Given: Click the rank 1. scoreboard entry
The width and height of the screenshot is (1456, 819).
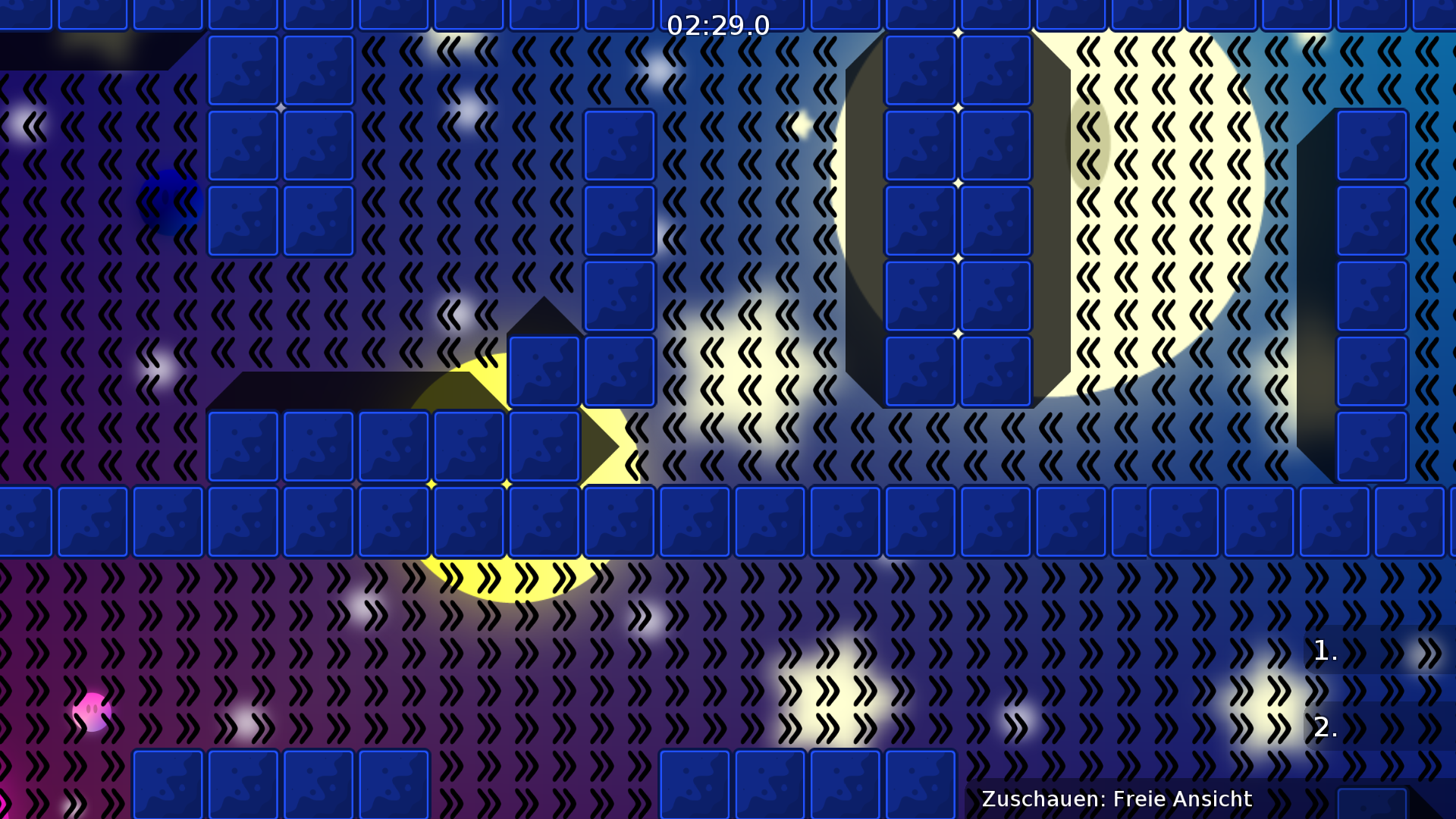Looking at the screenshot, I should click(x=1325, y=651).
